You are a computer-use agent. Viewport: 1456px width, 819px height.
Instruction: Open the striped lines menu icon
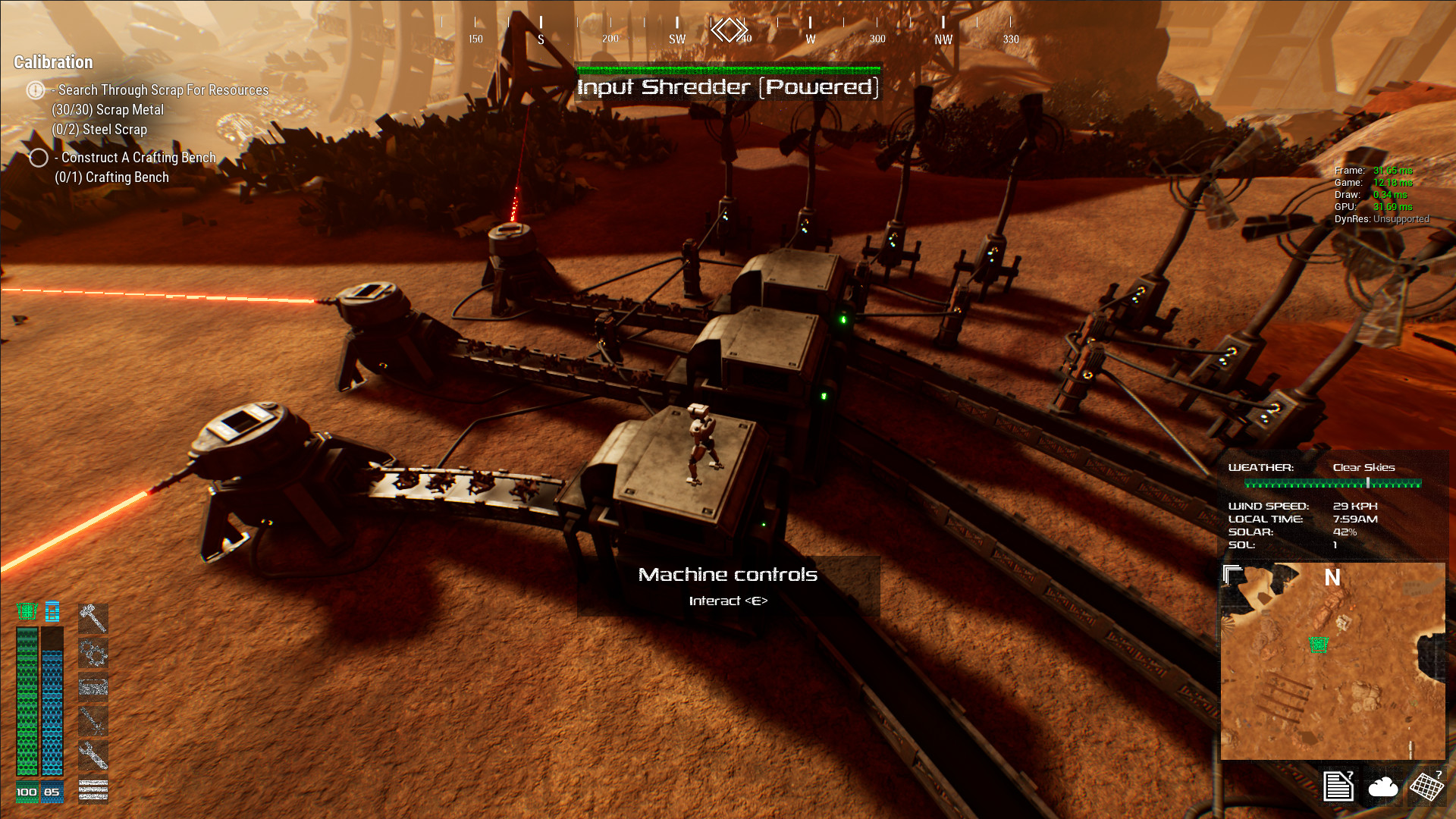point(93,790)
